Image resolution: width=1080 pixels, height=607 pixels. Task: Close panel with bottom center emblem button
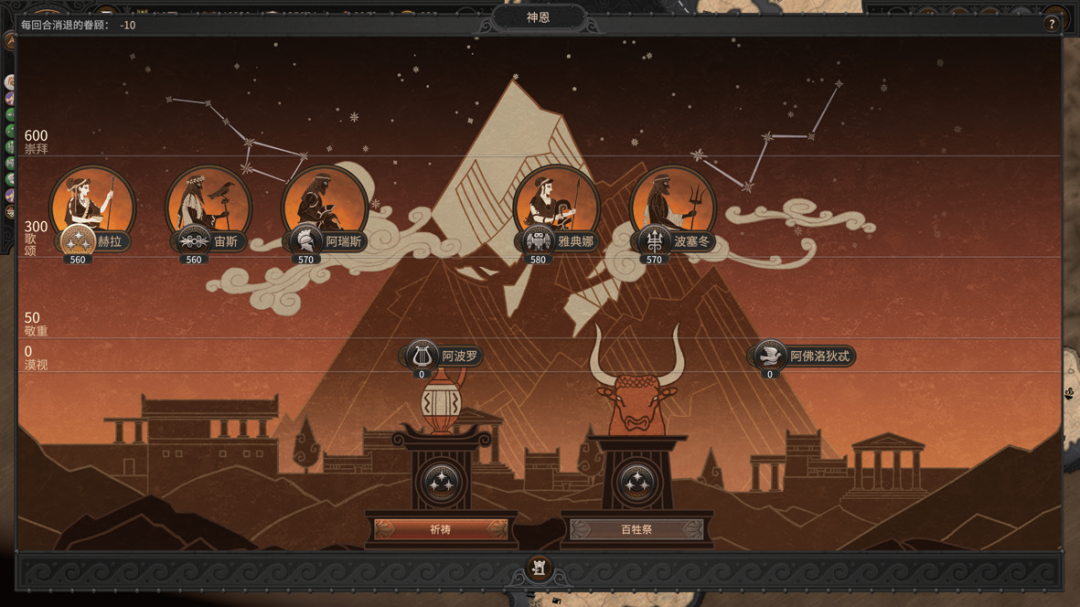click(540, 569)
